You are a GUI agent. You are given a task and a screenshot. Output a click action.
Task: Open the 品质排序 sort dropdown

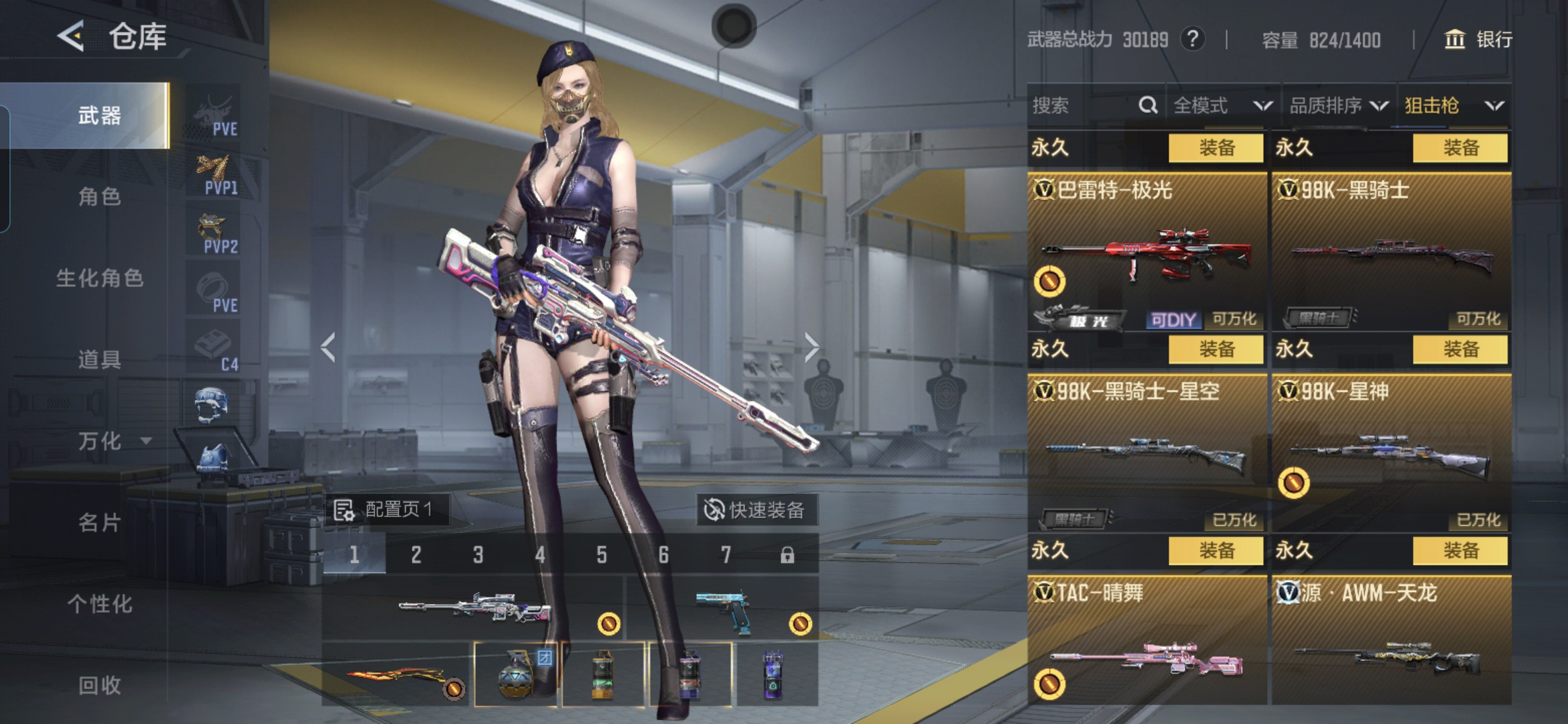[1338, 105]
